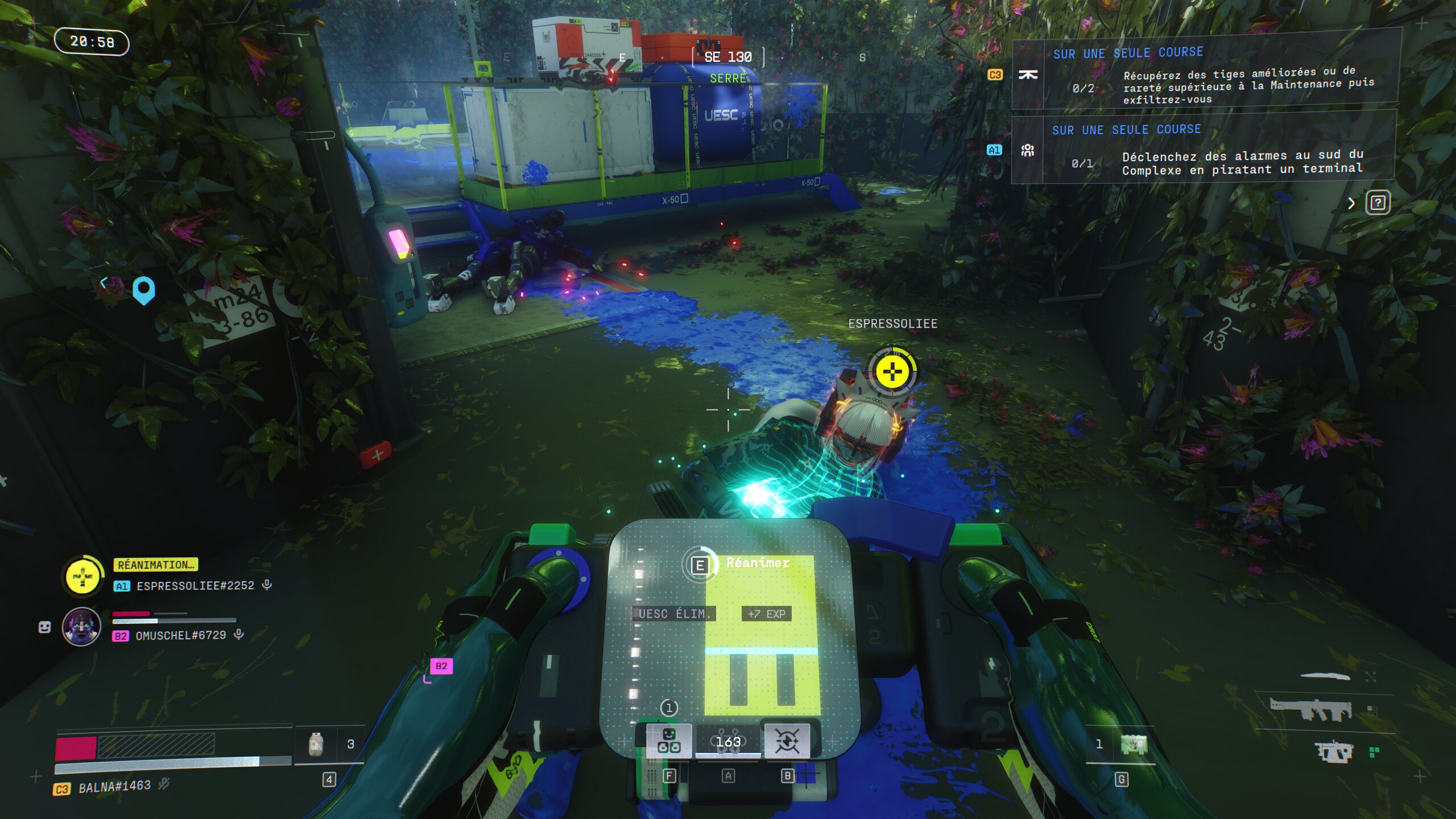Activate the left robot-face ability icon
The width and height of the screenshot is (1456, 819).
(x=669, y=741)
